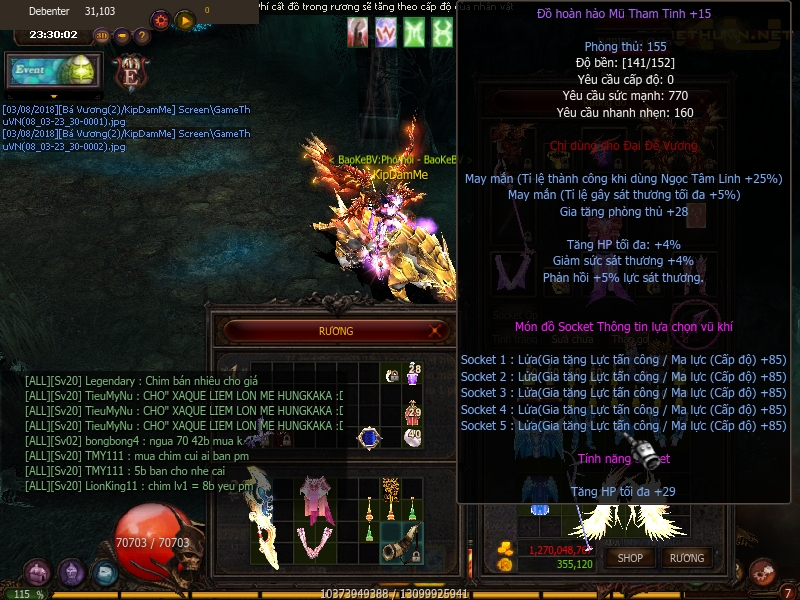Click the orange play arrow button
Screen dimensions: 800x600
click(x=184, y=20)
